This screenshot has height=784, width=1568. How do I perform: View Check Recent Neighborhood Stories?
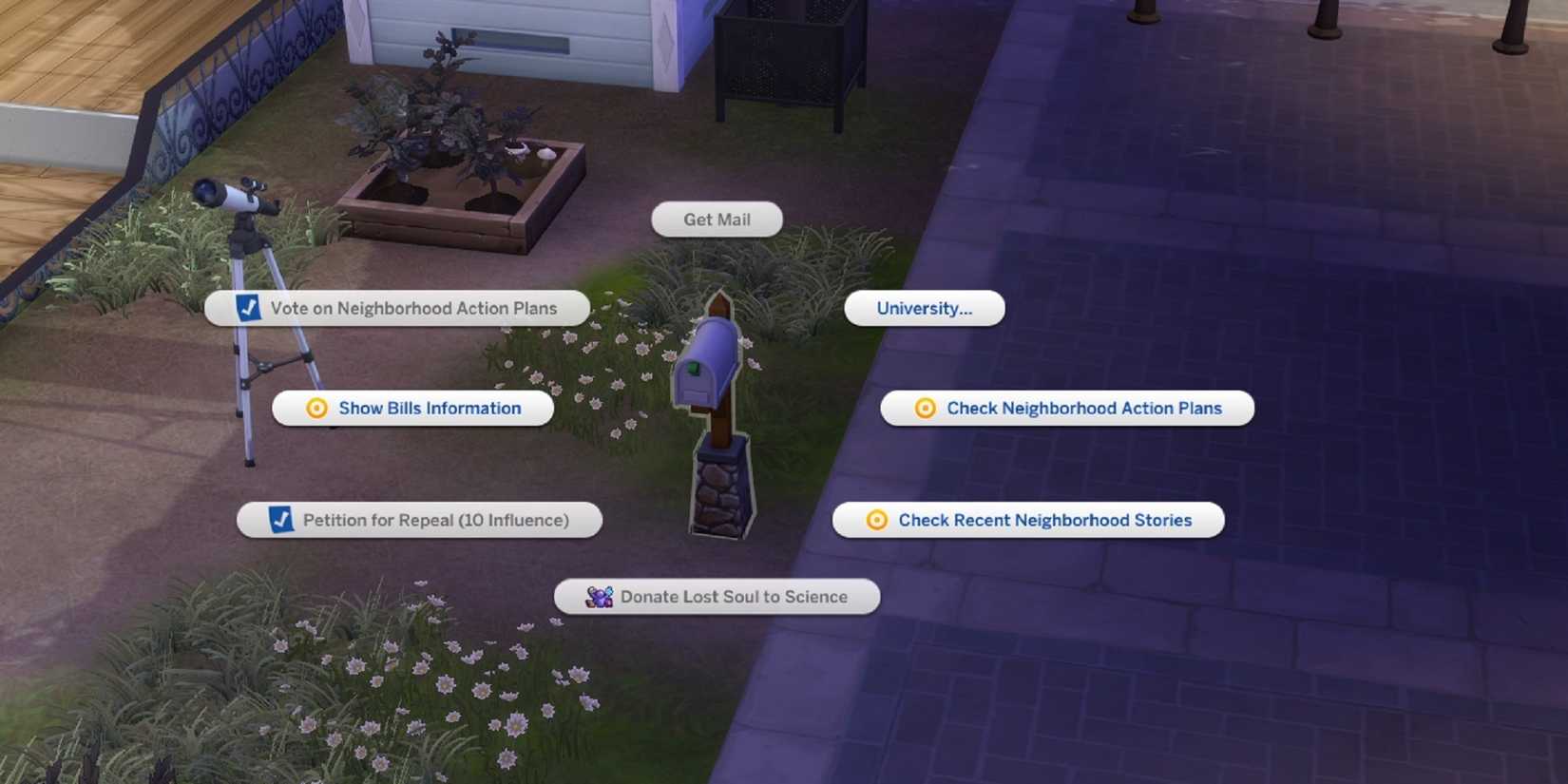coord(1045,520)
